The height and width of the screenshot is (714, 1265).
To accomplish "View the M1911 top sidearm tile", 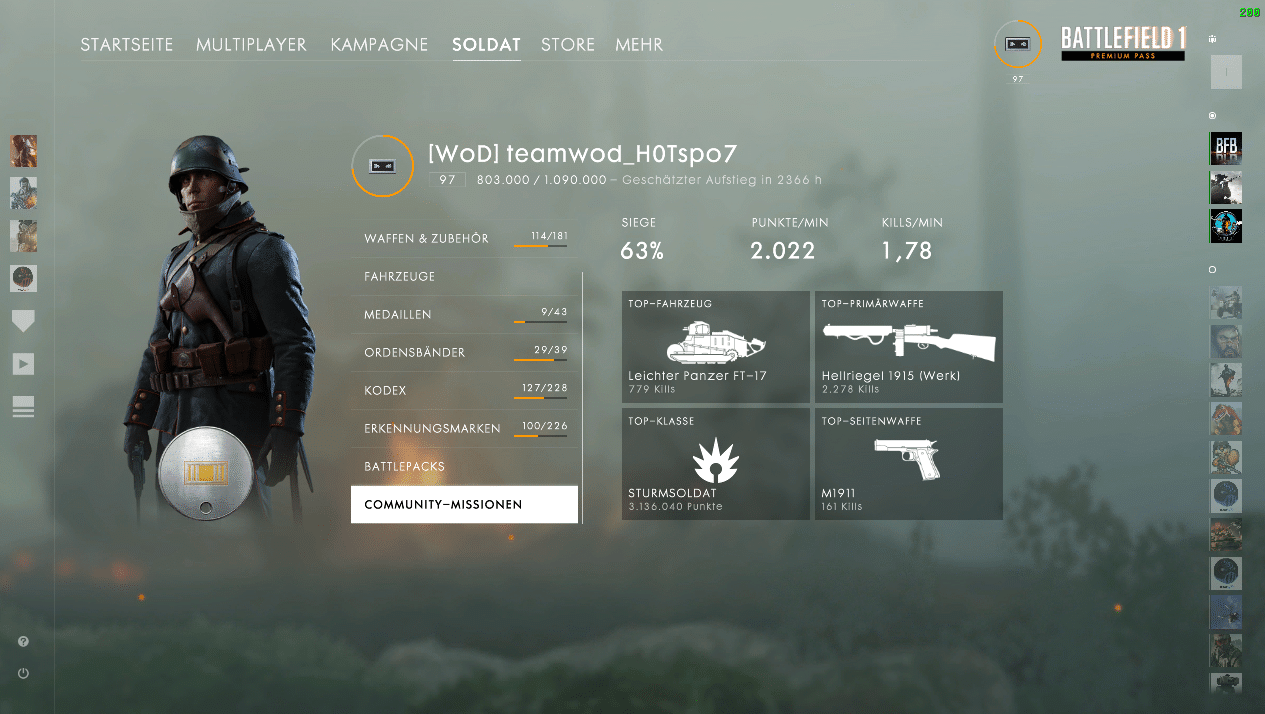I will point(909,464).
